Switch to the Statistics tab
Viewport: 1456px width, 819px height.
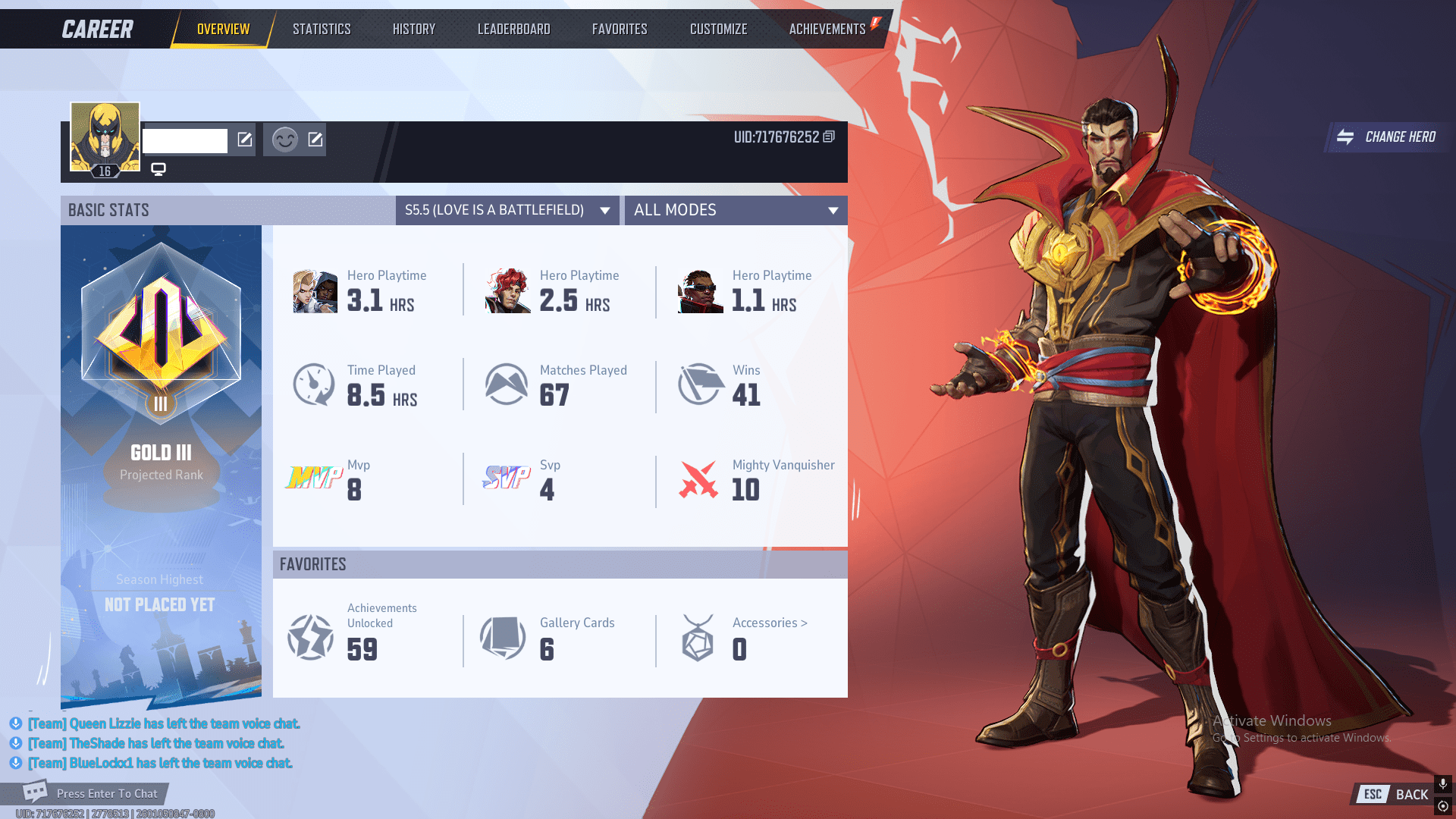(x=322, y=28)
